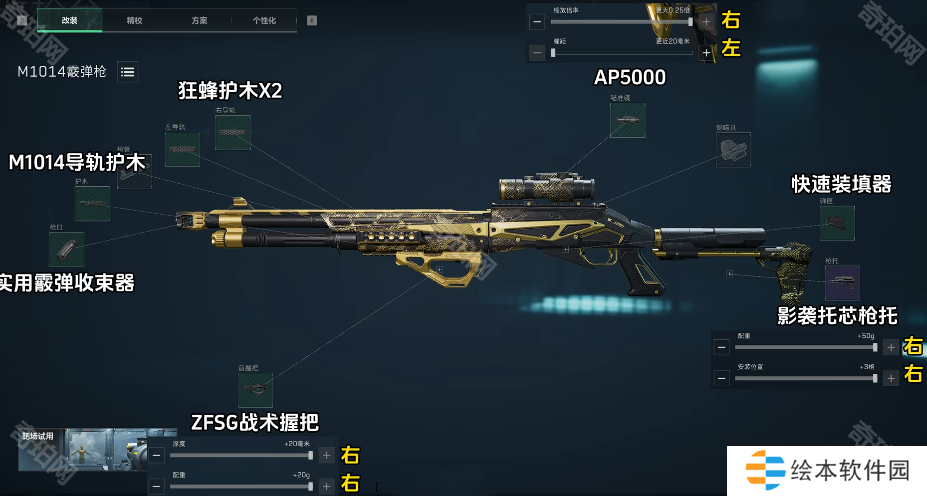Select the 瞄准镜 scope slot
The image size is (927, 496).
[628, 120]
